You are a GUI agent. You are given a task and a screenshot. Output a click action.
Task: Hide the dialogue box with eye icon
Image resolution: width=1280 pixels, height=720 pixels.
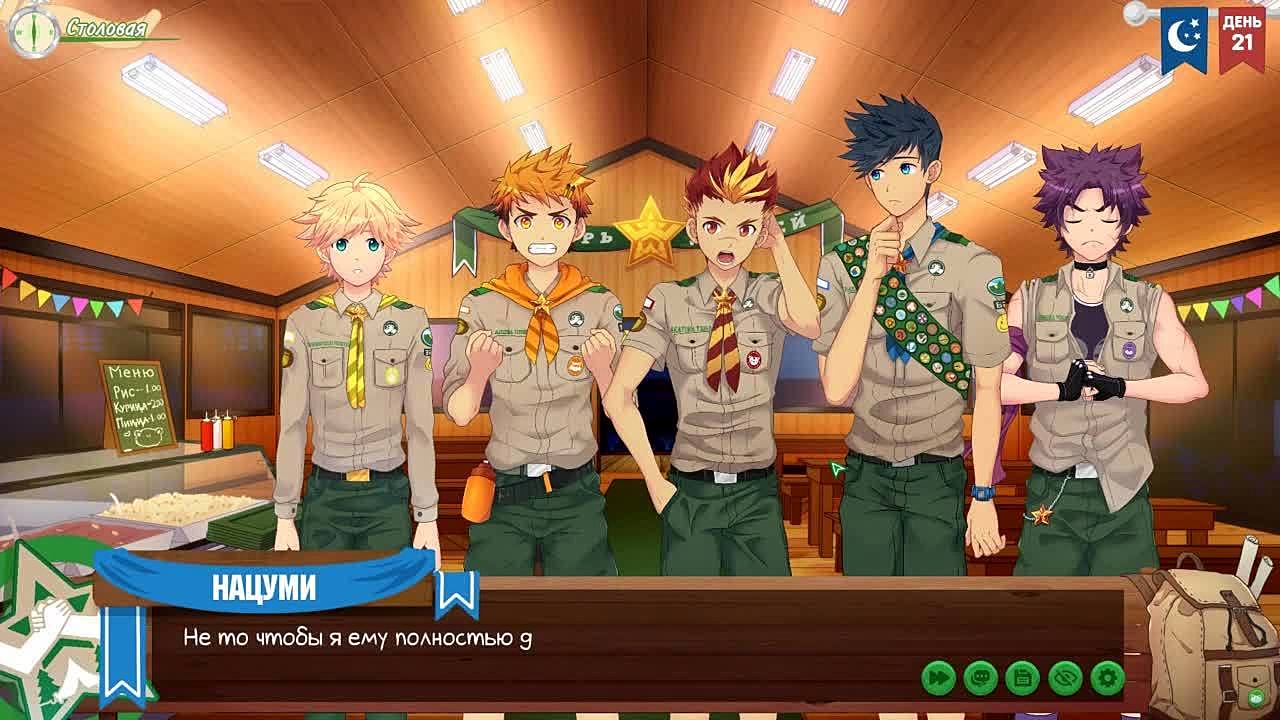[x=1065, y=678]
